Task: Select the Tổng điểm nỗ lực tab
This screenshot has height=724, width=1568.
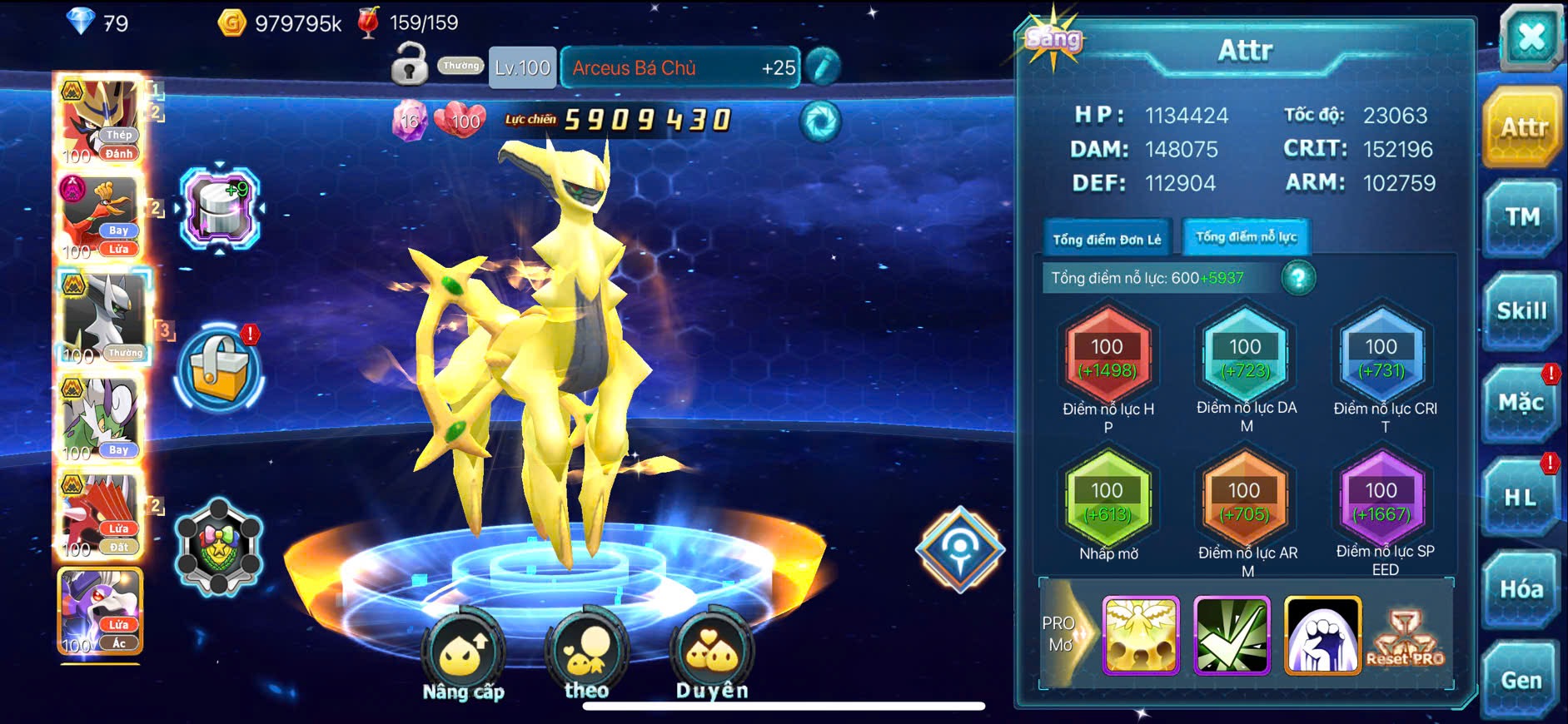Action: (1246, 237)
